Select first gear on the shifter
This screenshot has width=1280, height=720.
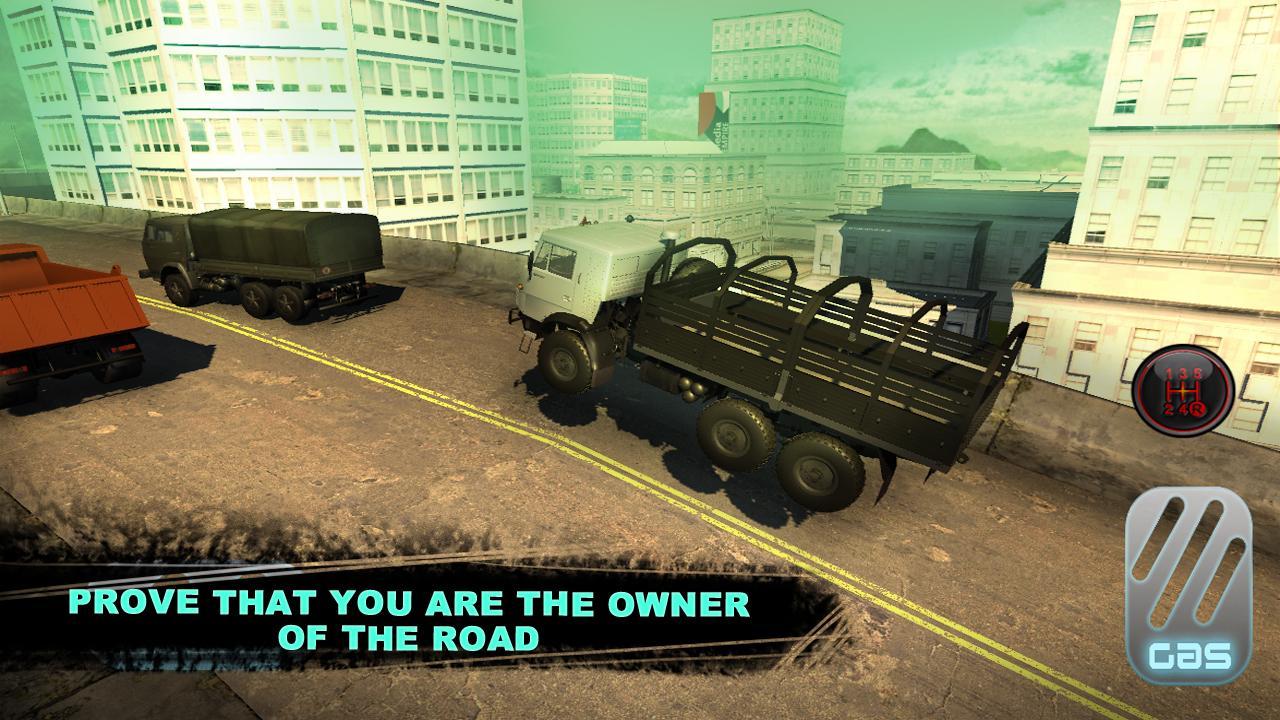coord(1169,372)
